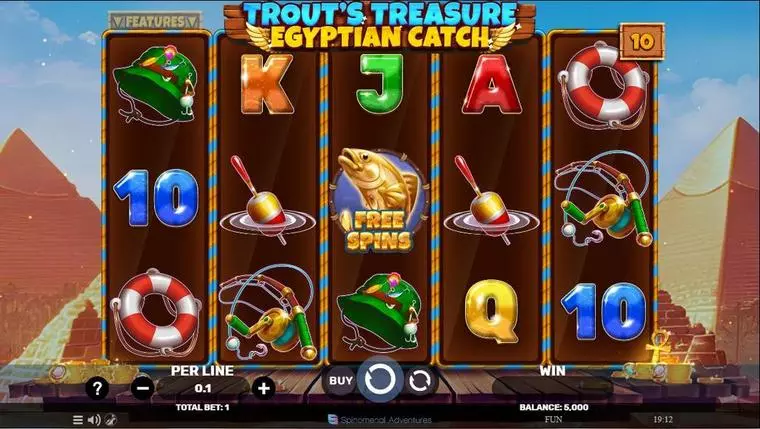
Task: Open the help question mark button
Action: pyautogui.click(x=97, y=388)
